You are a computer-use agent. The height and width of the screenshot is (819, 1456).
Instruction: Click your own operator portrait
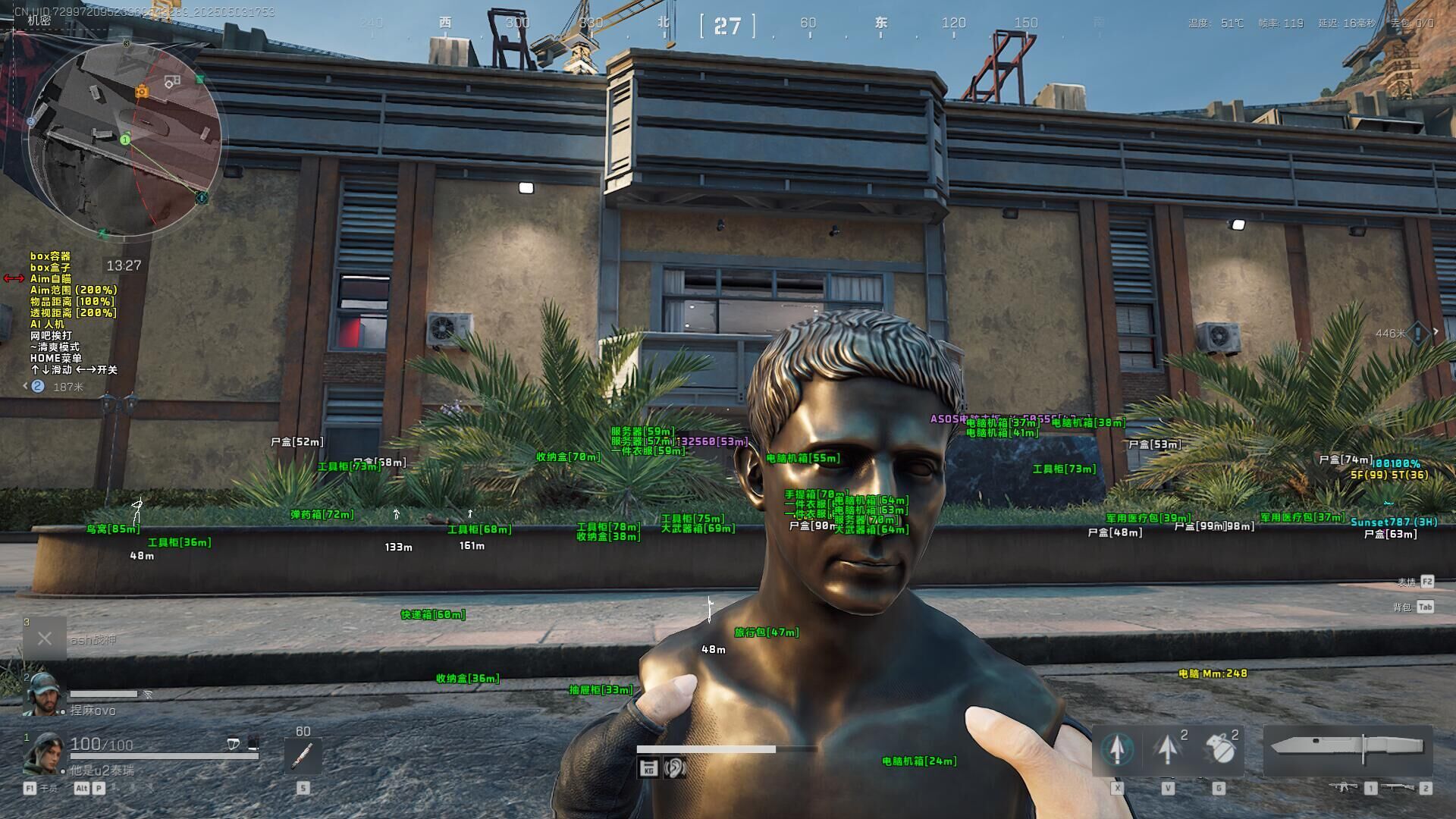pos(42,753)
